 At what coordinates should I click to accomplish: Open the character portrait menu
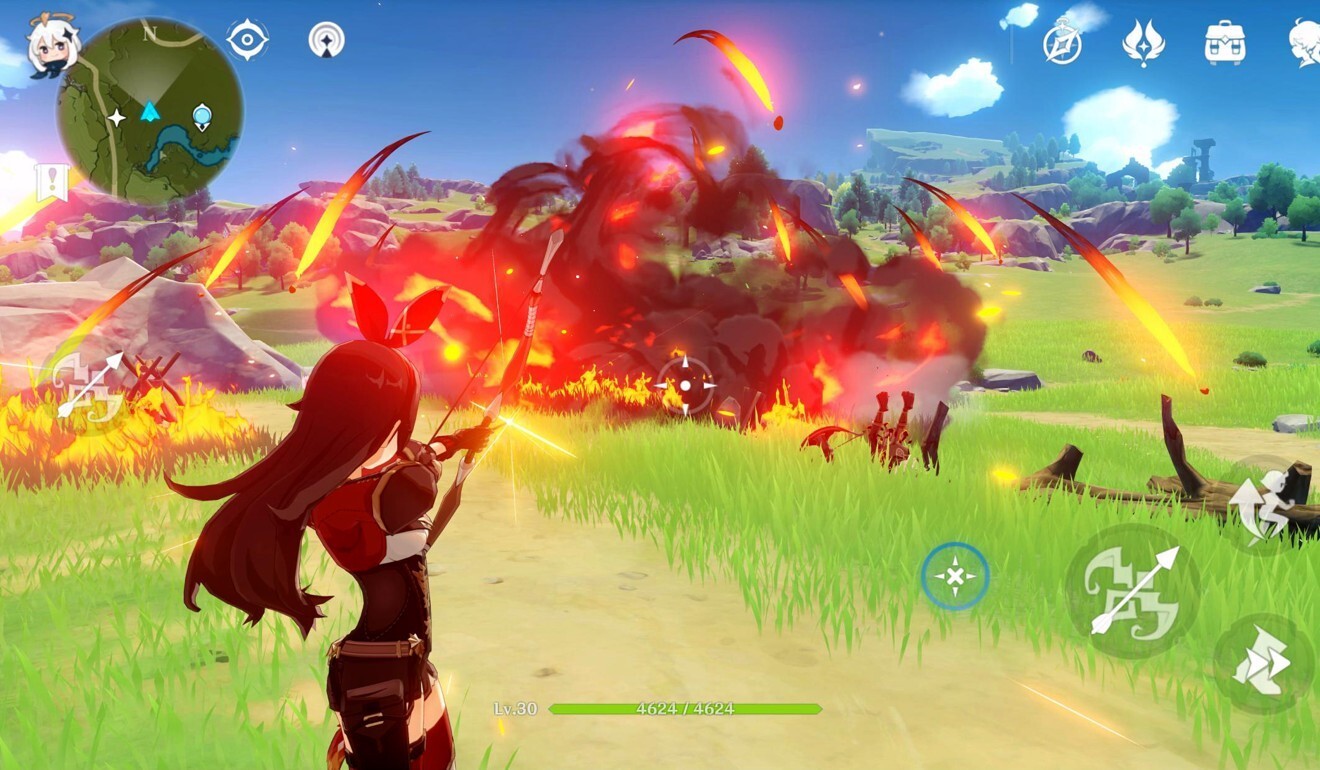(x=1304, y=43)
